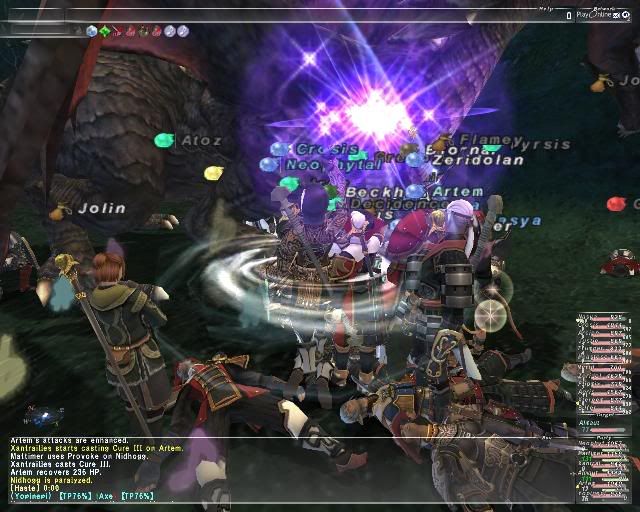This screenshot has height=512, width=640.
Task: Select the green status effect icon
Action: (106, 31)
